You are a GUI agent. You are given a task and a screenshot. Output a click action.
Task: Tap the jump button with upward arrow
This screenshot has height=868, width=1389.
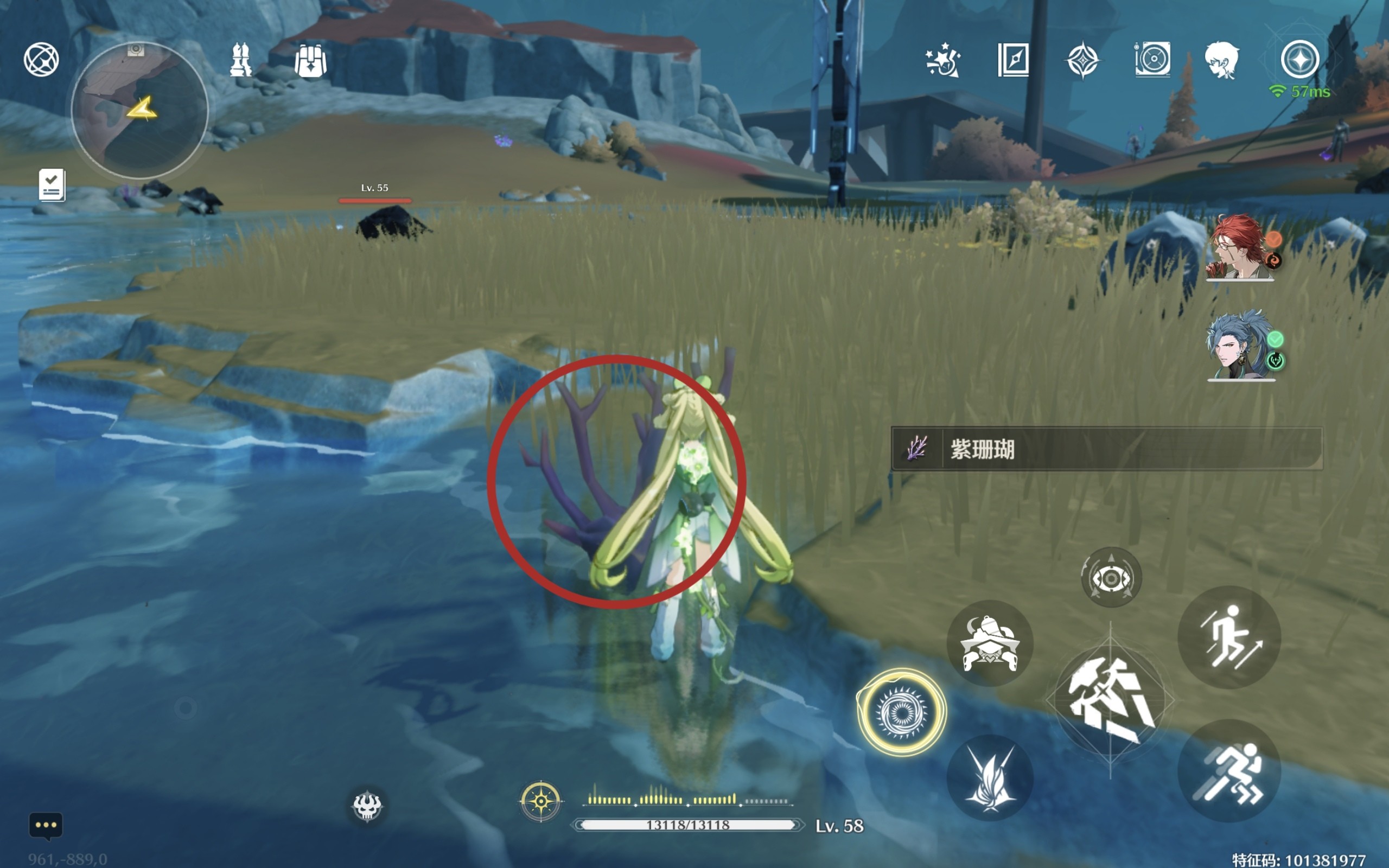pyautogui.click(x=1229, y=637)
